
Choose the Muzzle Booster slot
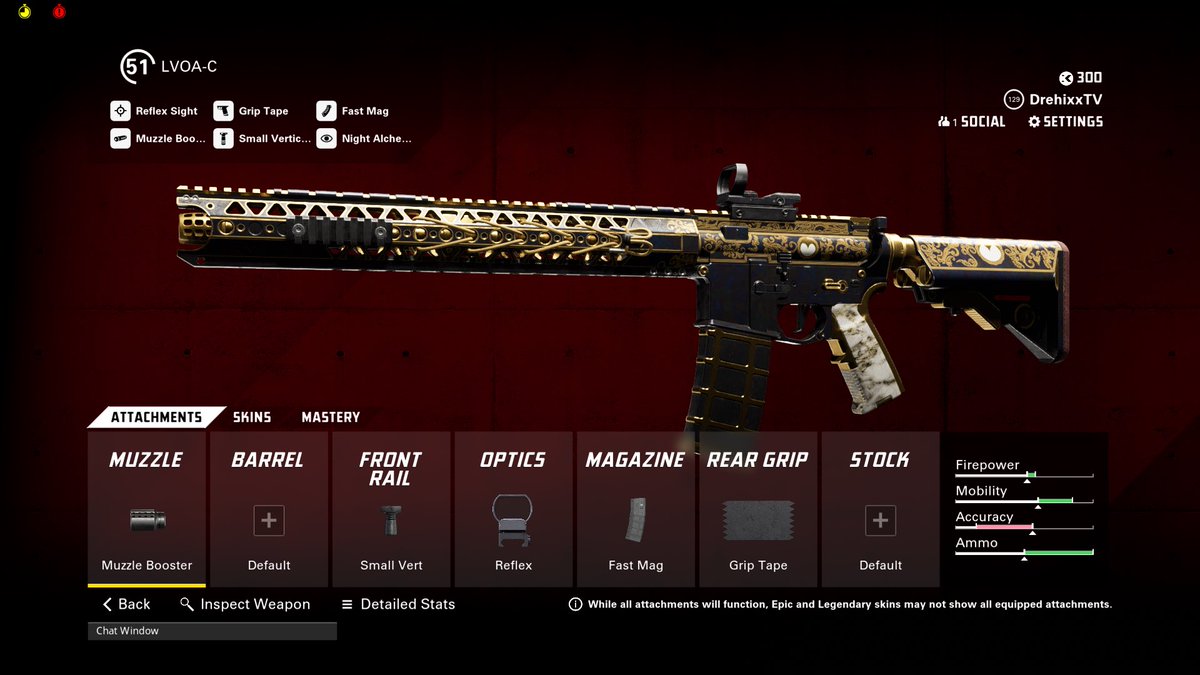point(147,509)
